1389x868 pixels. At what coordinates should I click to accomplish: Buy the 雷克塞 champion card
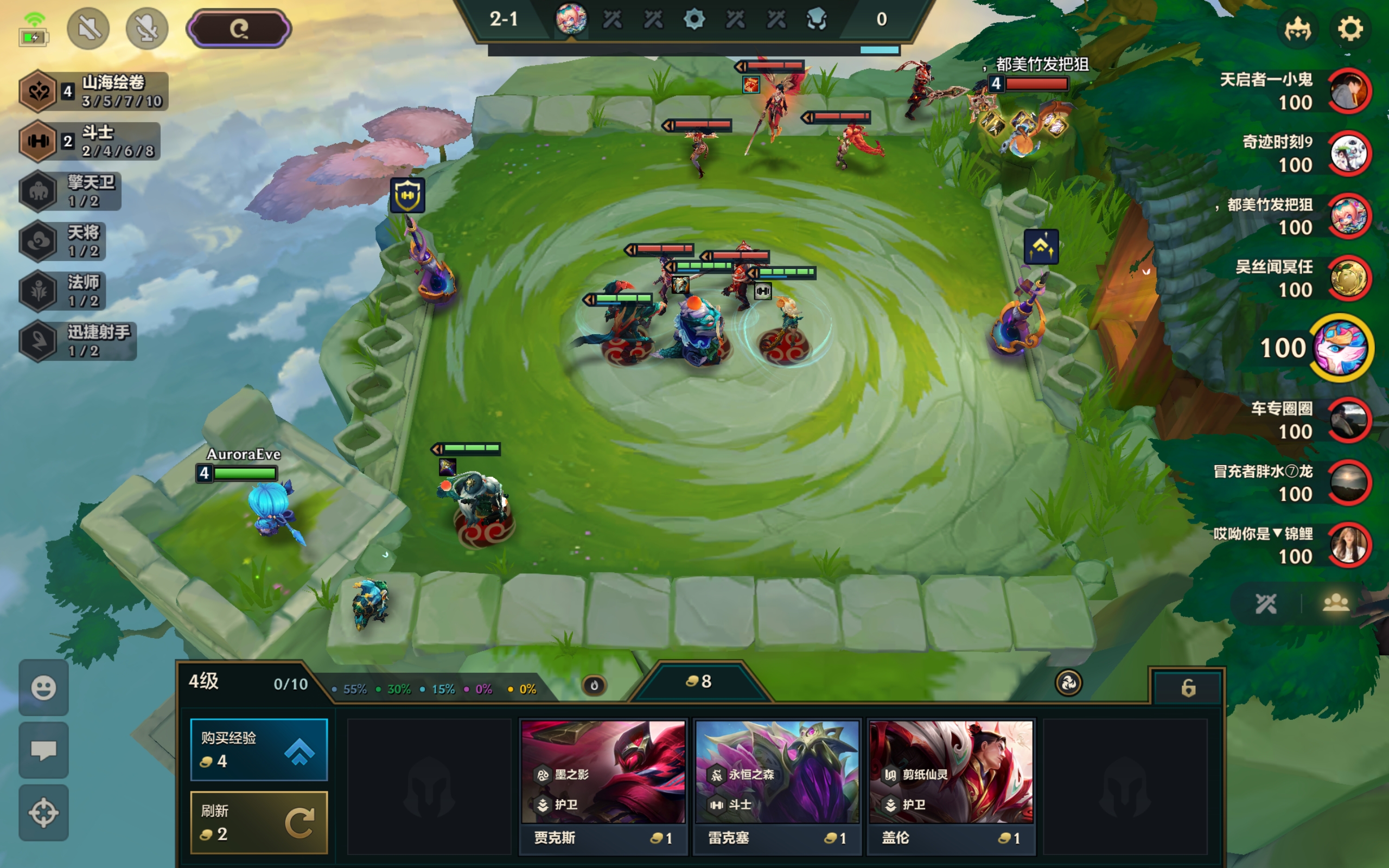point(776,787)
